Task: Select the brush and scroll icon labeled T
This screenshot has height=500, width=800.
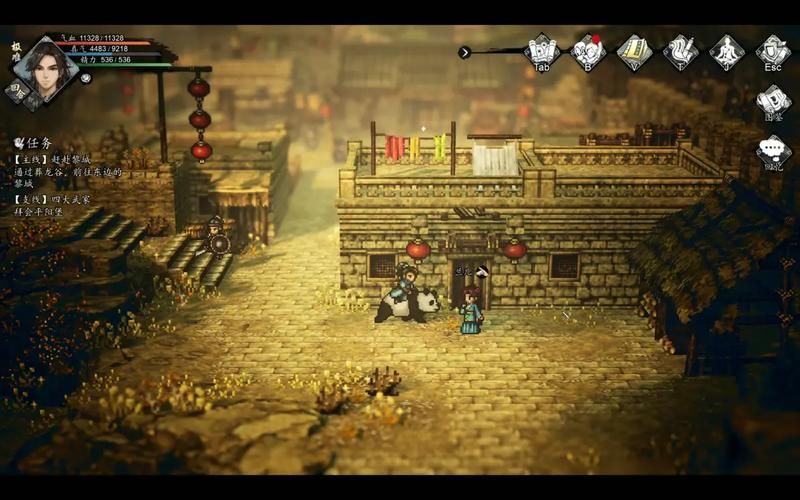Action: tap(681, 50)
